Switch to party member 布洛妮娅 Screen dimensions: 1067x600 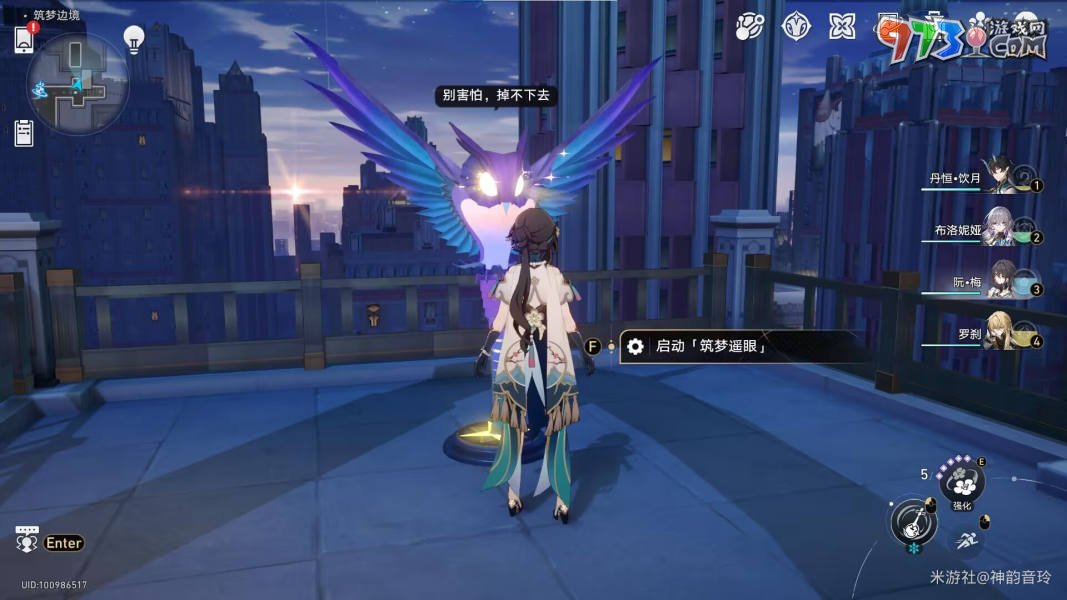pos(998,229)
